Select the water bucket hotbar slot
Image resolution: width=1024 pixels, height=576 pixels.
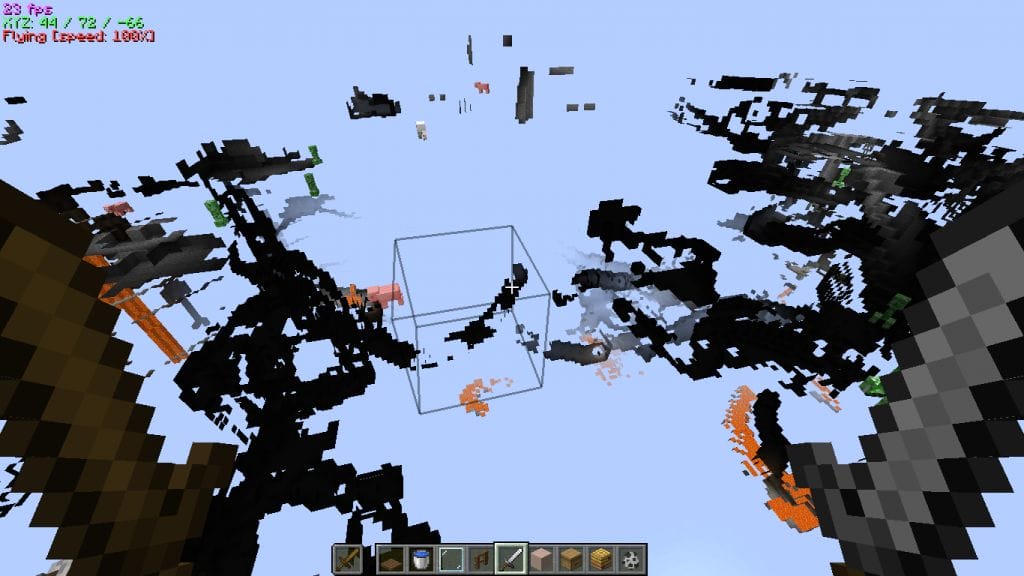point(421,558)
